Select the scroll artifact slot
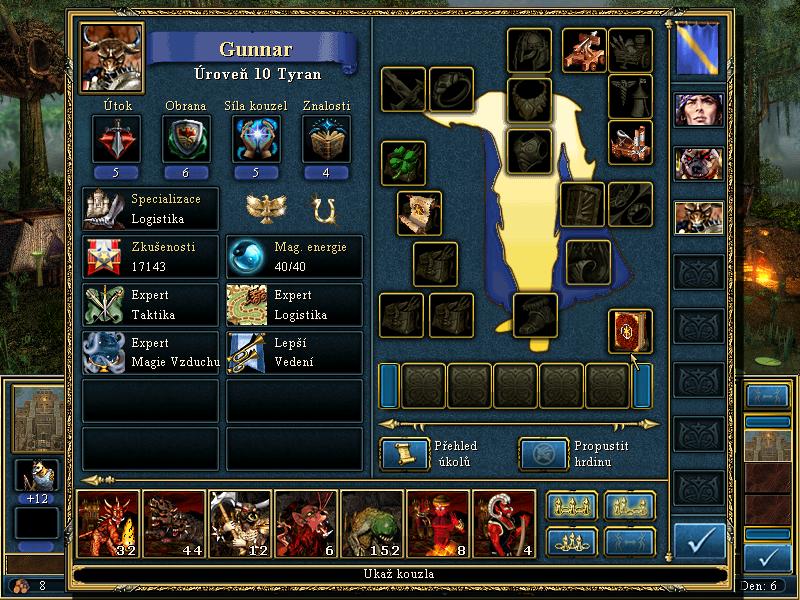Screen dimensions: 800x600 click(x=419, y=213)
